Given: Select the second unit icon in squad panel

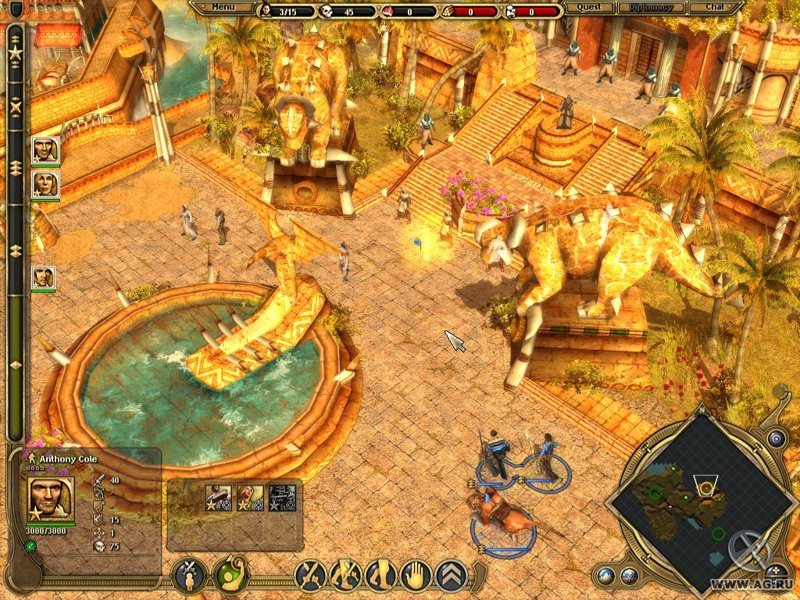Looking at the screenshot, I should point(251,497).
